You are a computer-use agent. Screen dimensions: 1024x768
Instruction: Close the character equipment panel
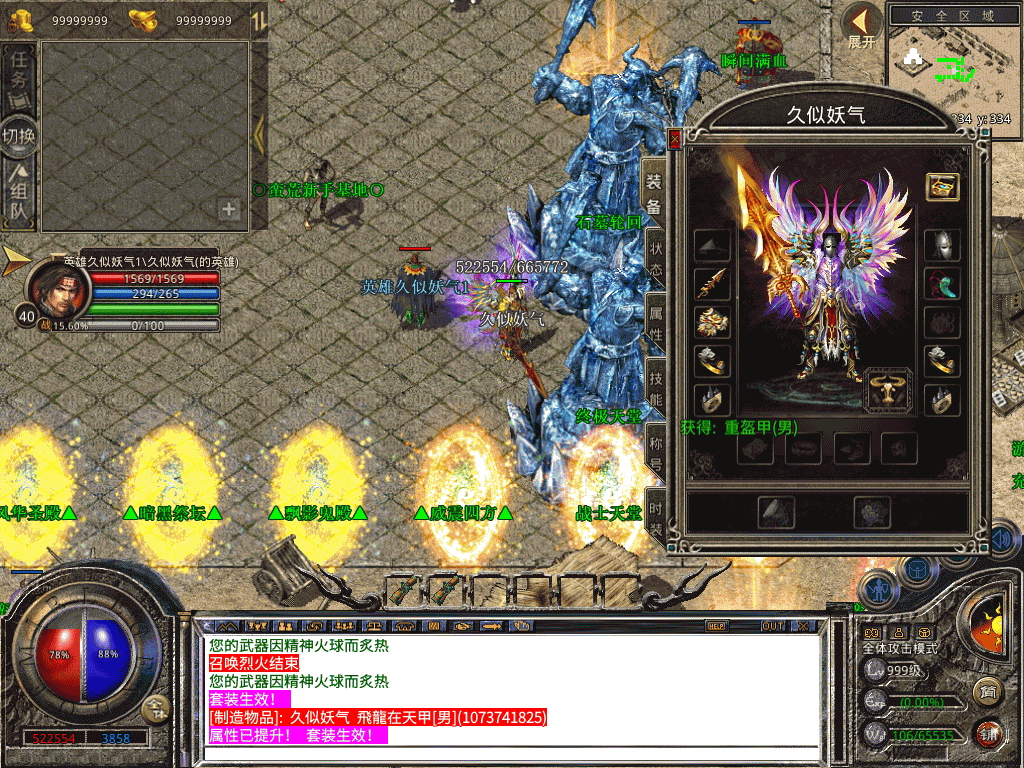pyautogui.click(x=675, y=139)
